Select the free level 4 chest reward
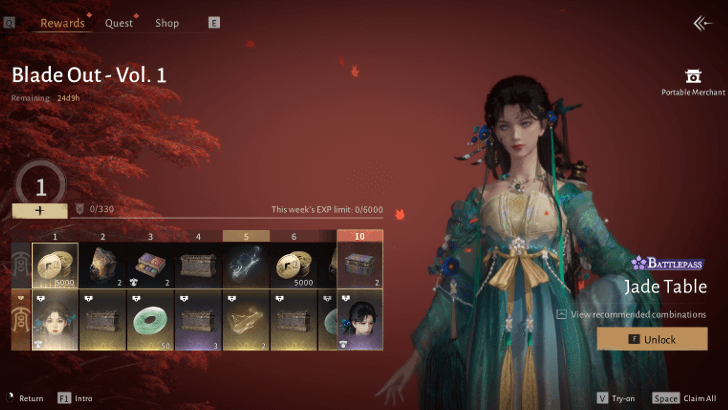Viewport: 728px width, 410px height. point(199,266)
